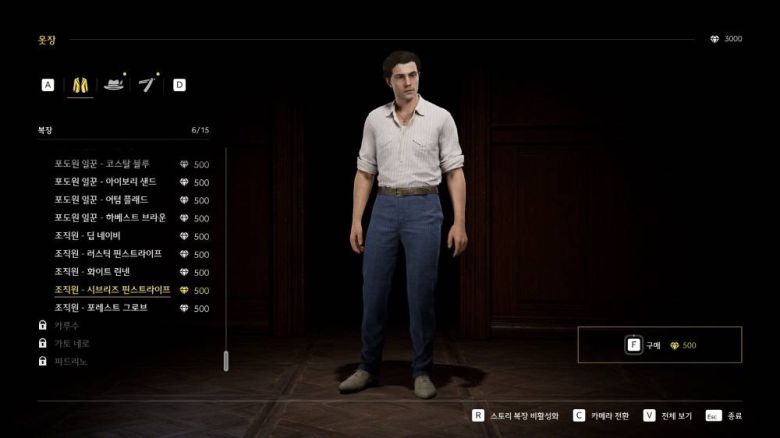This screenshot has height=438, width=780.
Task: Select 조직원 - 시브리즈 핀스트라이프 outfit
Action: click(112, 290)
